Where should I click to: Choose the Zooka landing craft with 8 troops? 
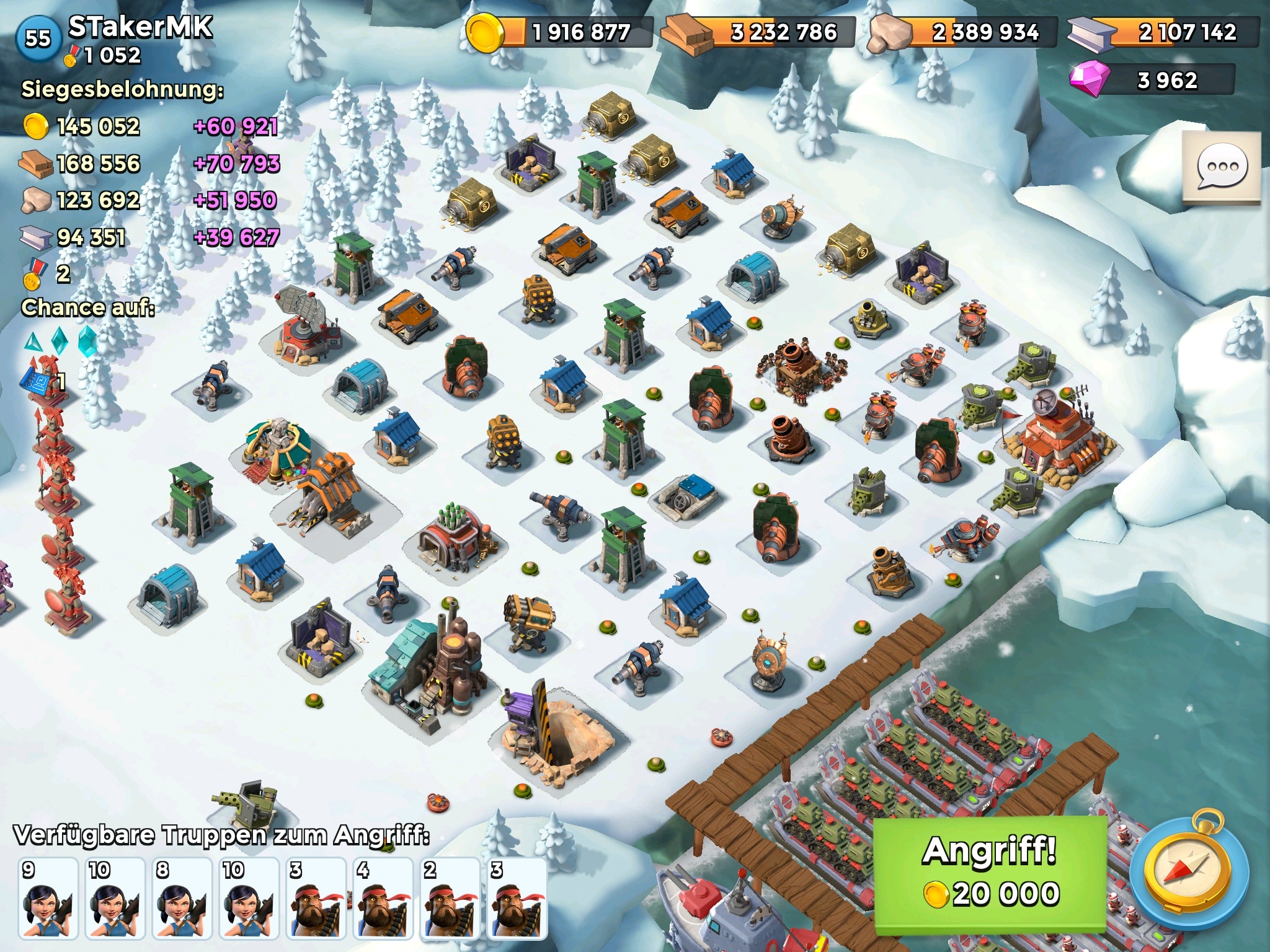[x=182, y=898]
